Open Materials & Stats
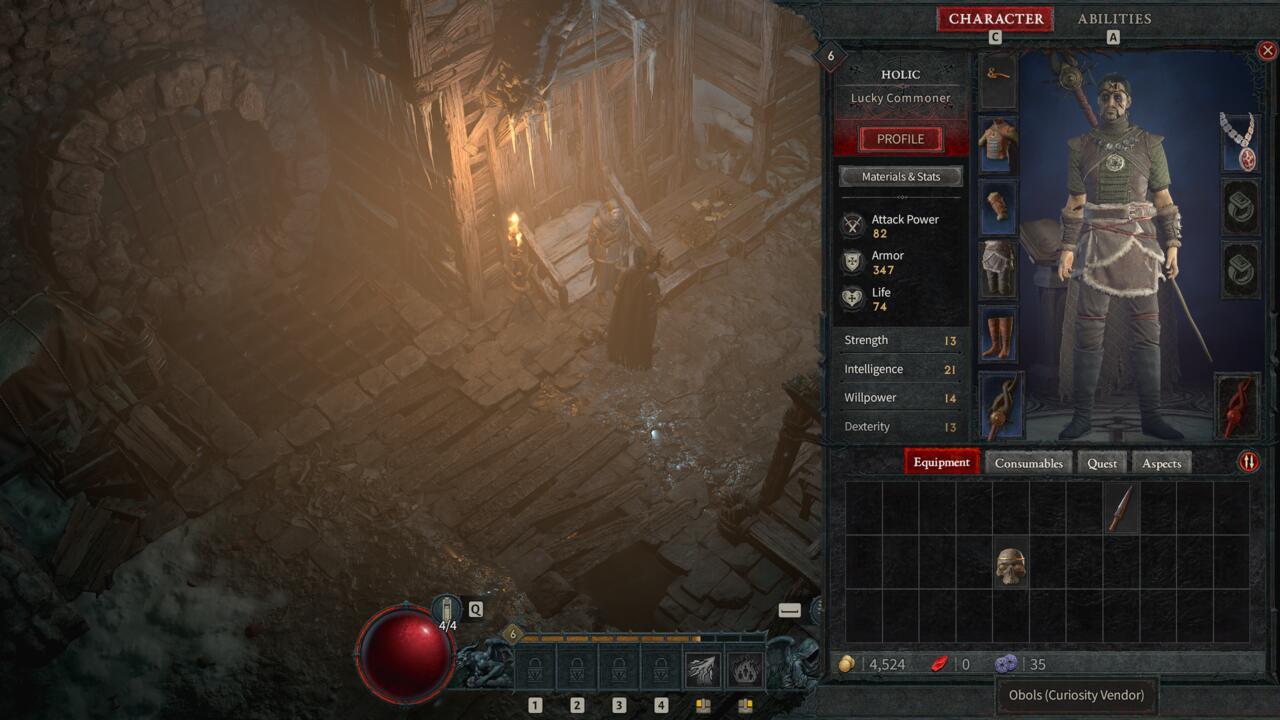This screenshot has width=1280, height=720. pos(900,176)
